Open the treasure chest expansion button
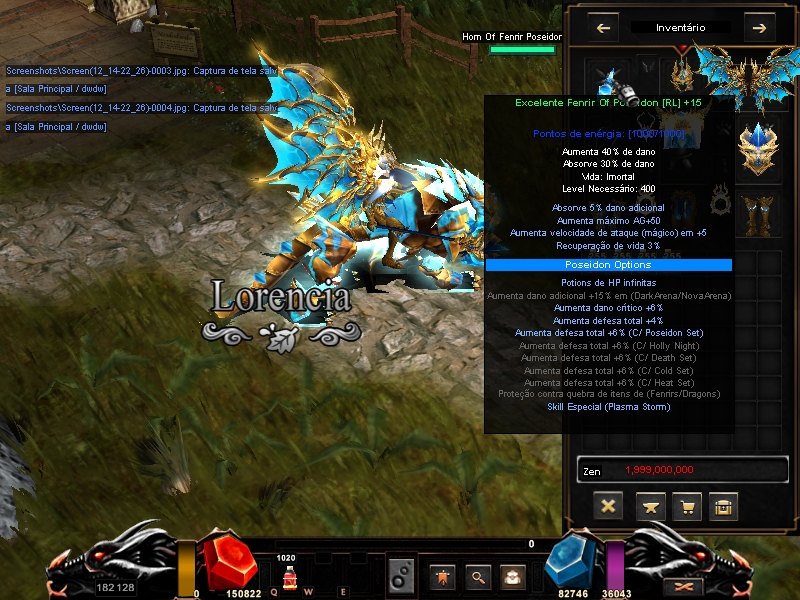The height and width of the screenshot is (600, 800). coord(723,507)
